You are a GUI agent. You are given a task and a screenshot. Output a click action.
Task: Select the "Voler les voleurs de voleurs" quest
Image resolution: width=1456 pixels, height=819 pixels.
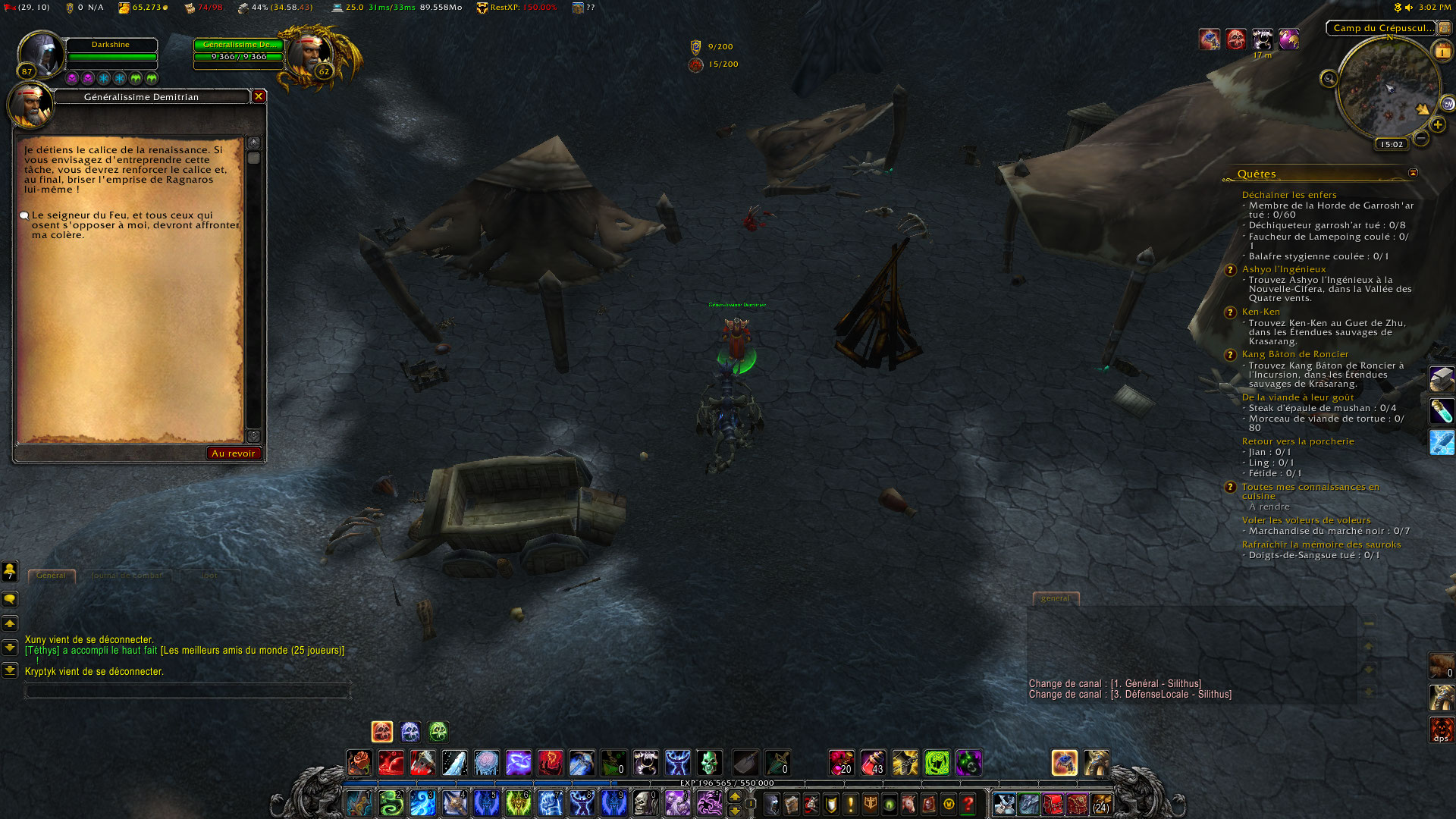pyautogui.click(x=1306, y=520)
